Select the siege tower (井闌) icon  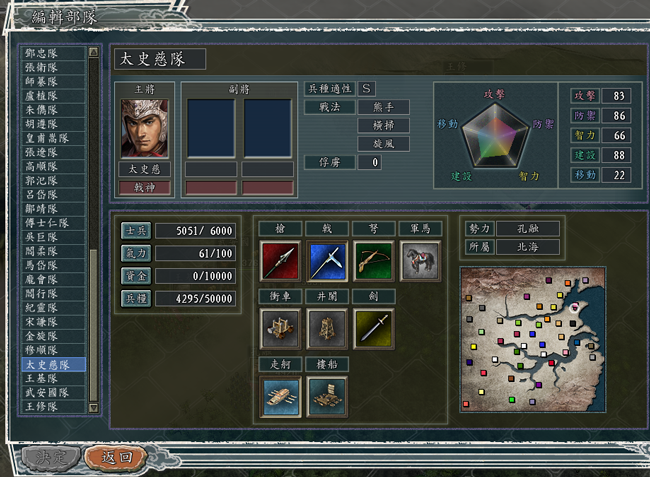[x=327, y=328]
